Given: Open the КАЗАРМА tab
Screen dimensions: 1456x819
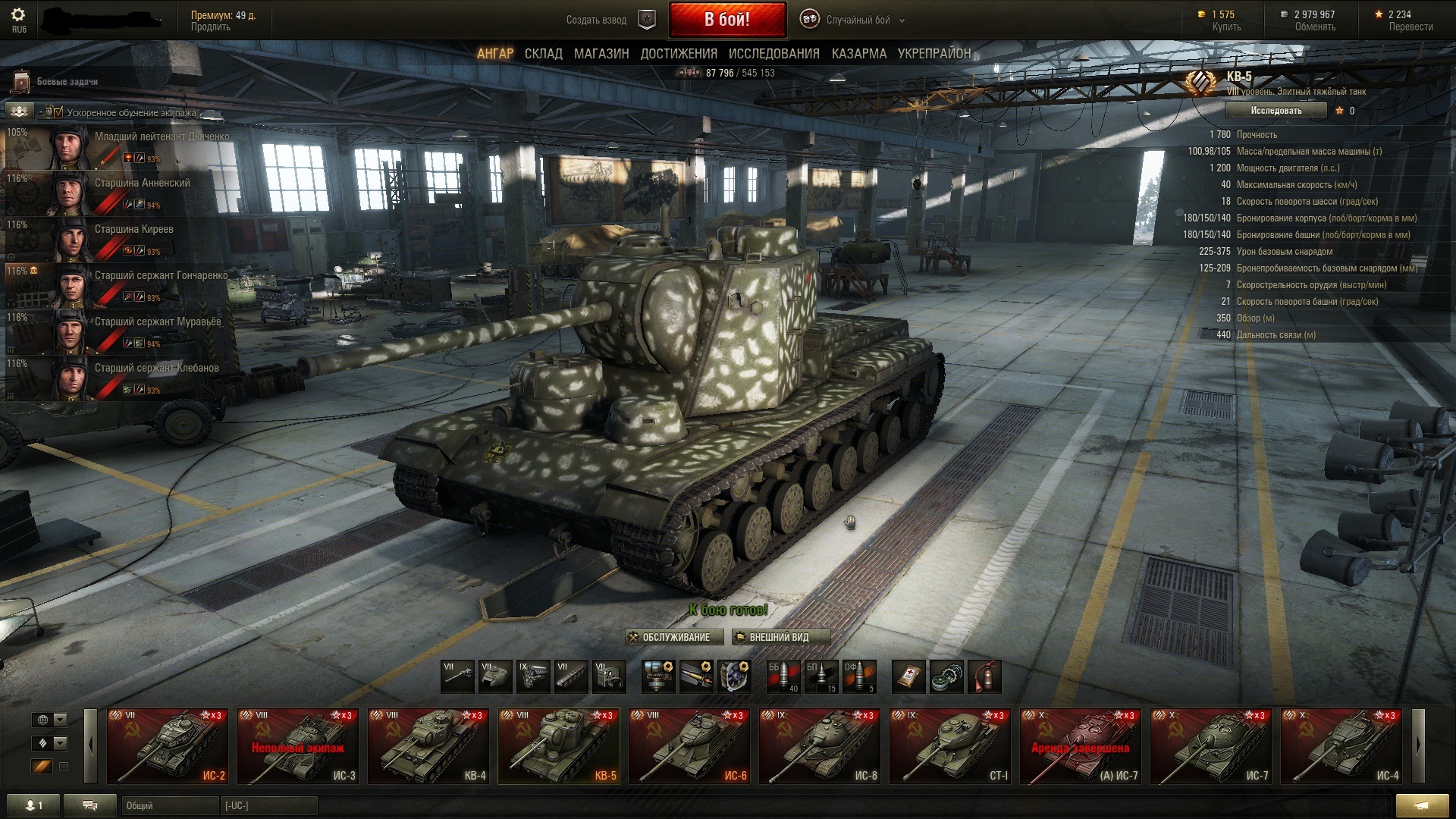Looking at the screenshot, I should [858, 54].
